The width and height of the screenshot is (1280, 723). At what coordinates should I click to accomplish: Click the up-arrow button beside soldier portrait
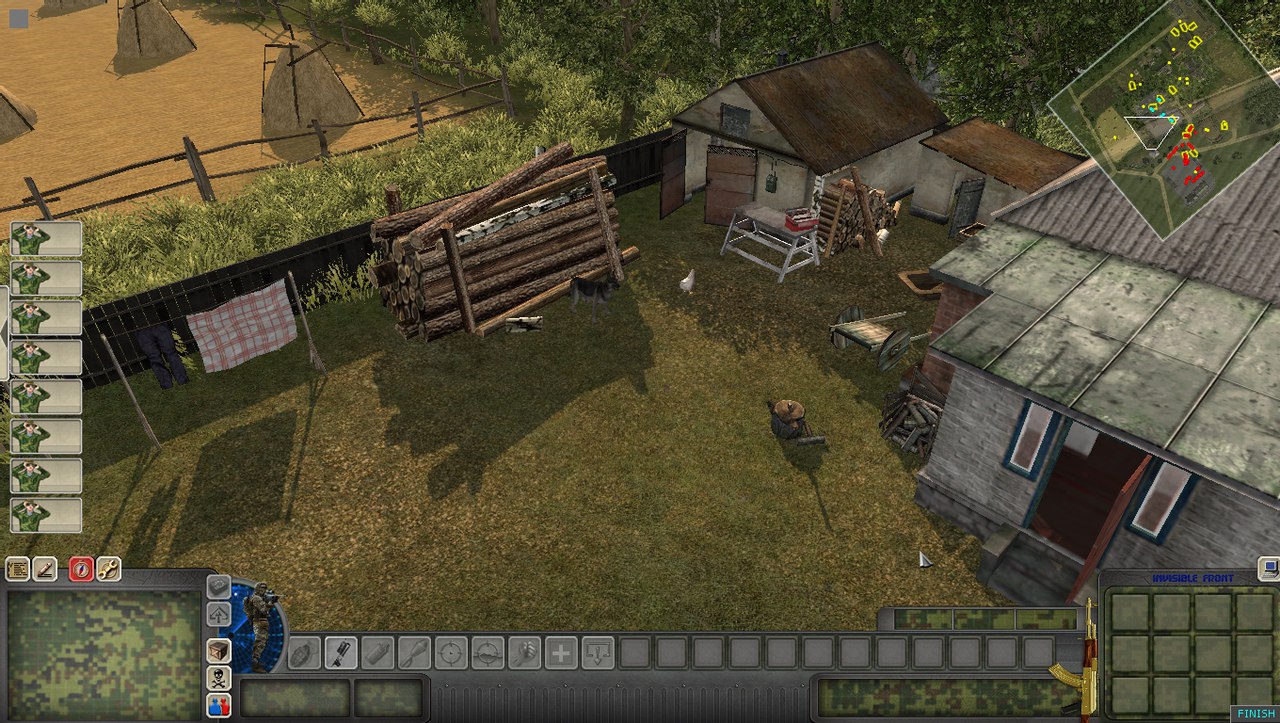click(218, 614)
